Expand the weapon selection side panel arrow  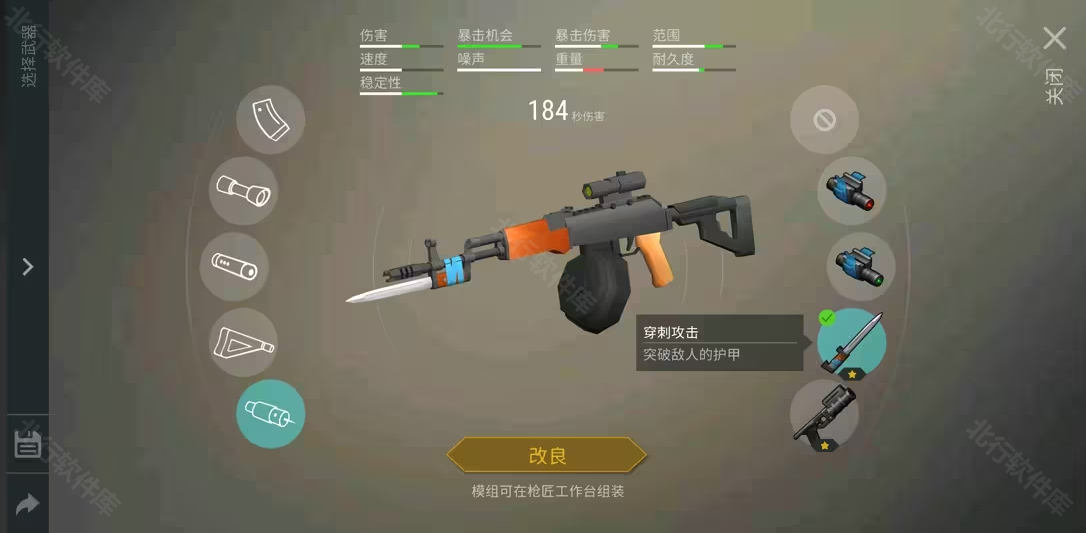point(28,267)
